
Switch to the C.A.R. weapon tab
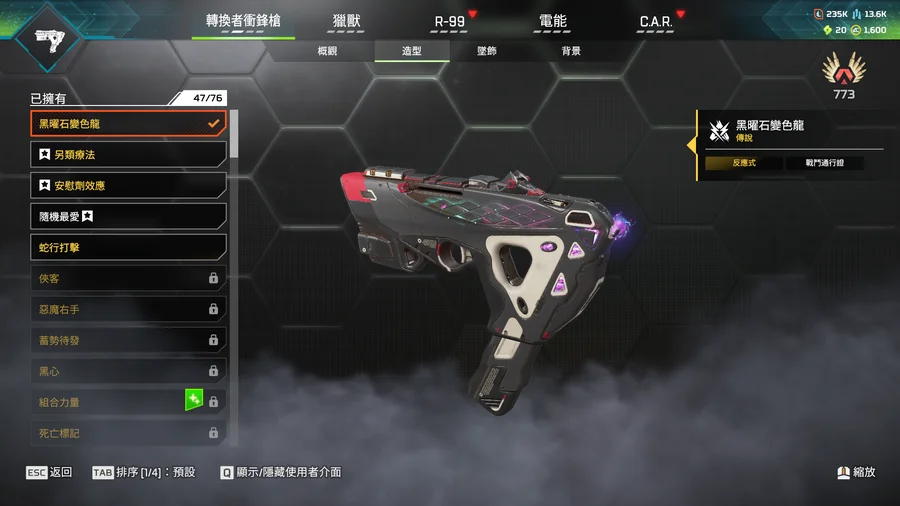(x=655, y=21)
